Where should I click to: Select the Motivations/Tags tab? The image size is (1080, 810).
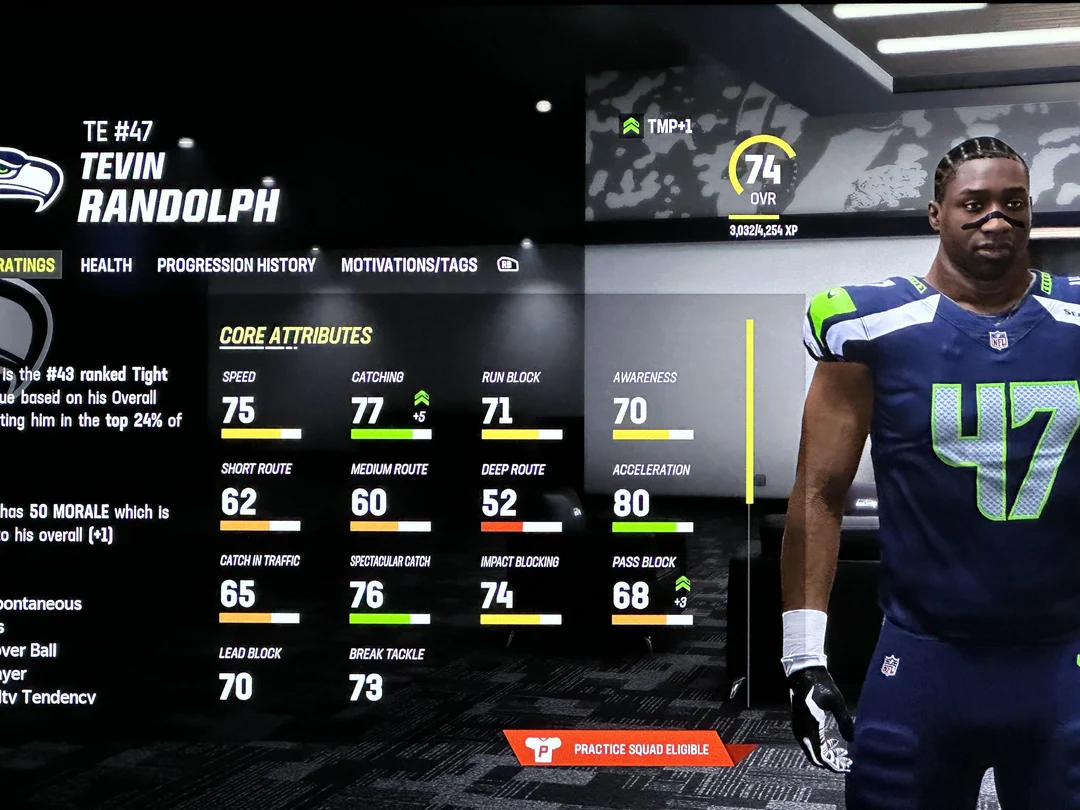409,265
